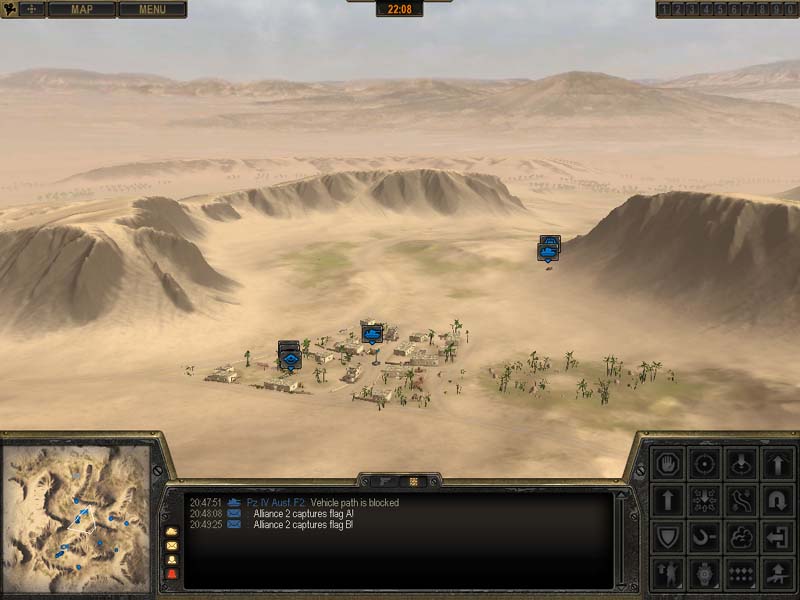This screenshot has height=600, width=800.
Task: Choose the crosshair attack command
Action: (x=704, y=464)
